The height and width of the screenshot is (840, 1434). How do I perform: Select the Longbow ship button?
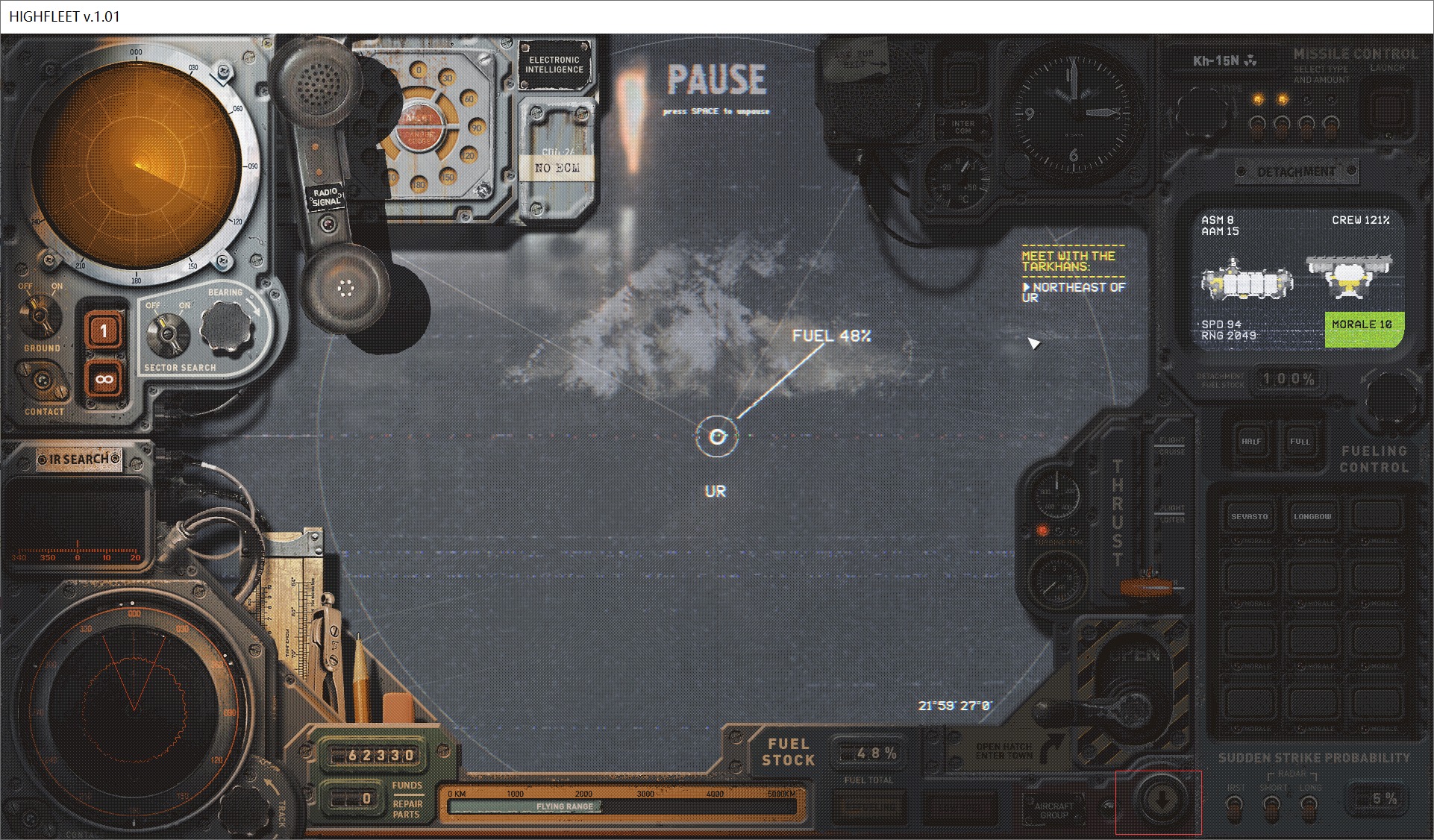(1312, 516)
